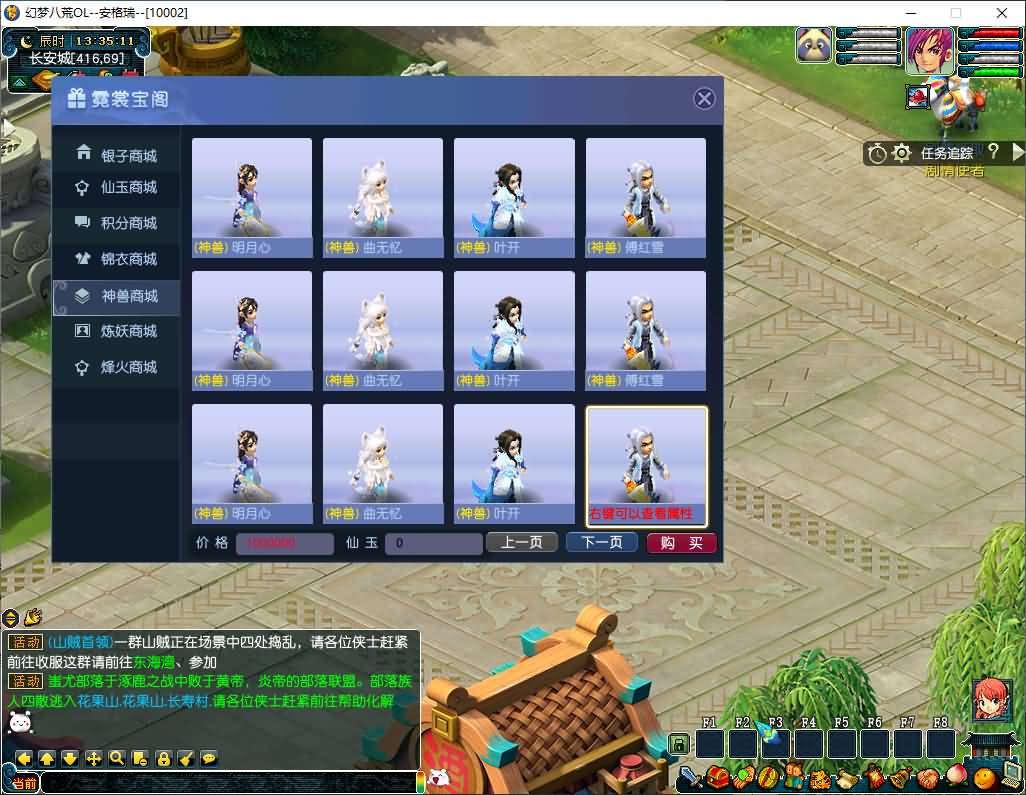Select the 积分商城 tab
This screenshot has height=795, width=1026.
(117, 223)
